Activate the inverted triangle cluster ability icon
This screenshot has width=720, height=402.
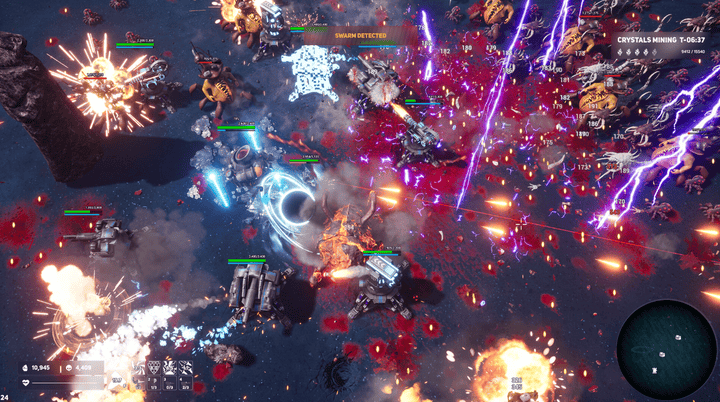point(154,368)
